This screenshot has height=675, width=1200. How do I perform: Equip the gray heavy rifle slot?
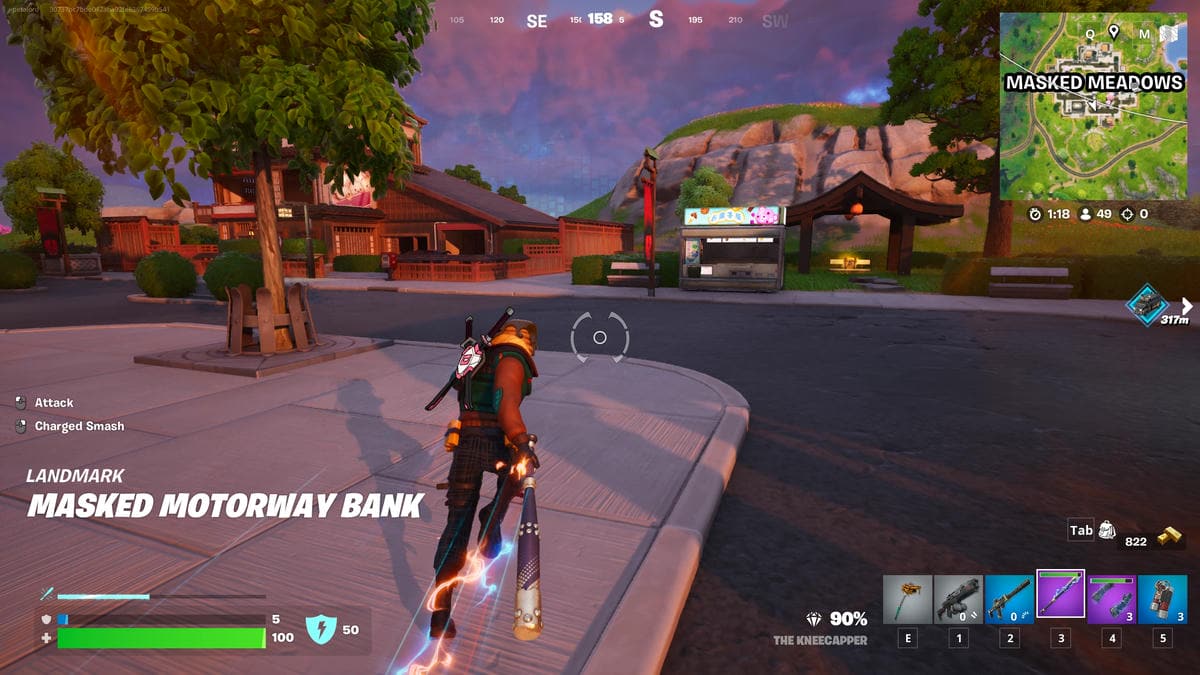[x=958, y=599]
